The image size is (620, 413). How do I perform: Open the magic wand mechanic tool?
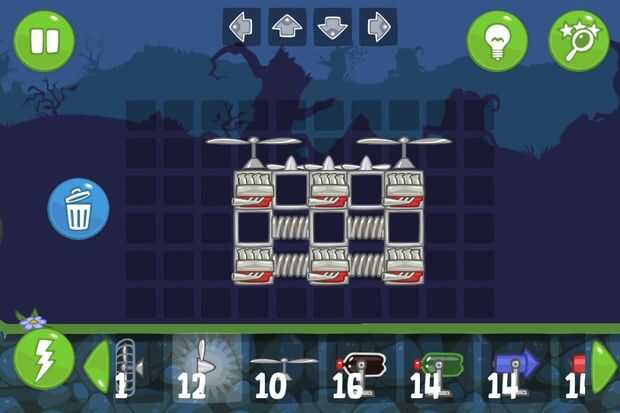(x=578, y=41)
